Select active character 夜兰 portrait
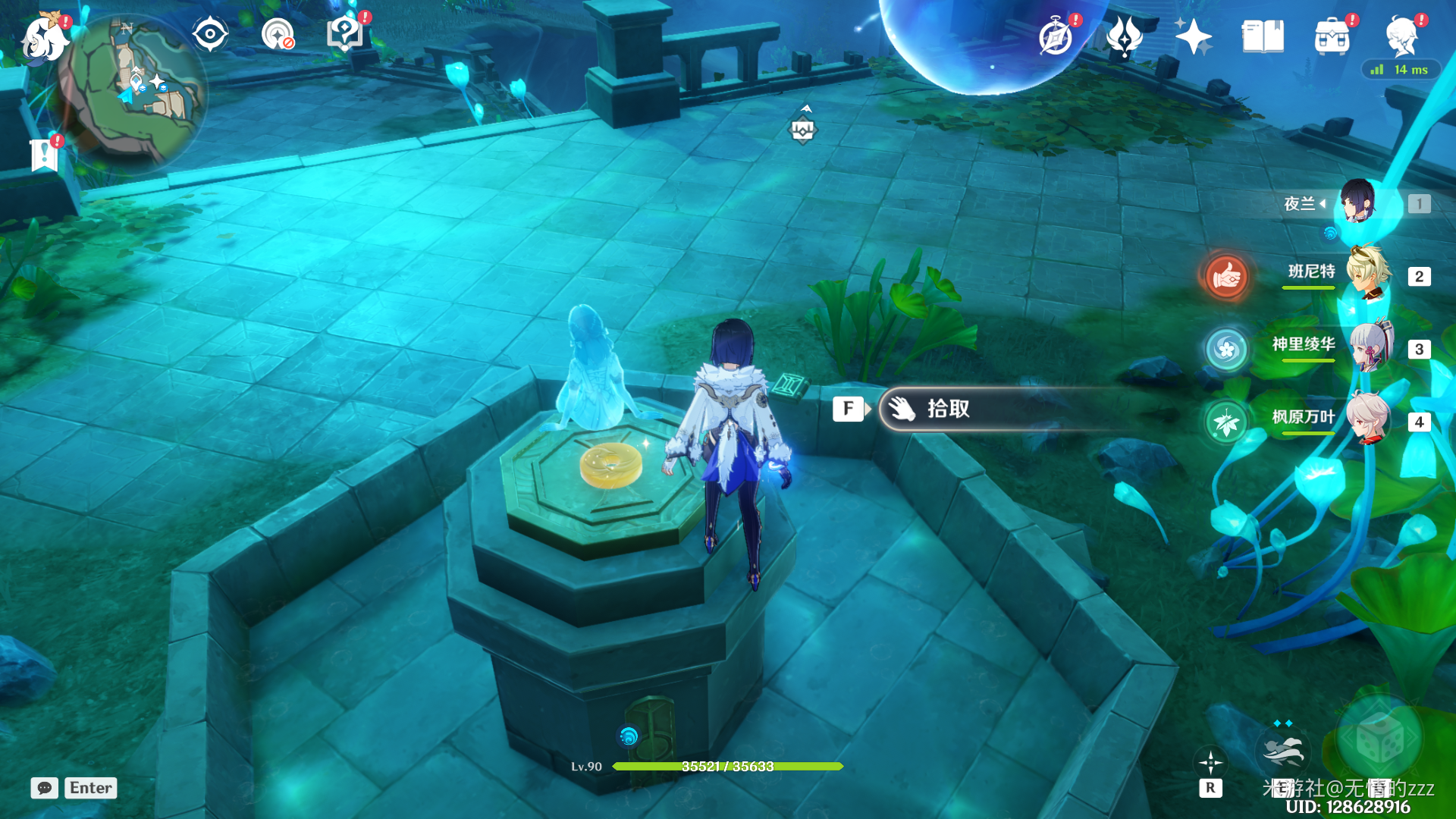The image size is (1456, 819). (x=1357, y=202)
